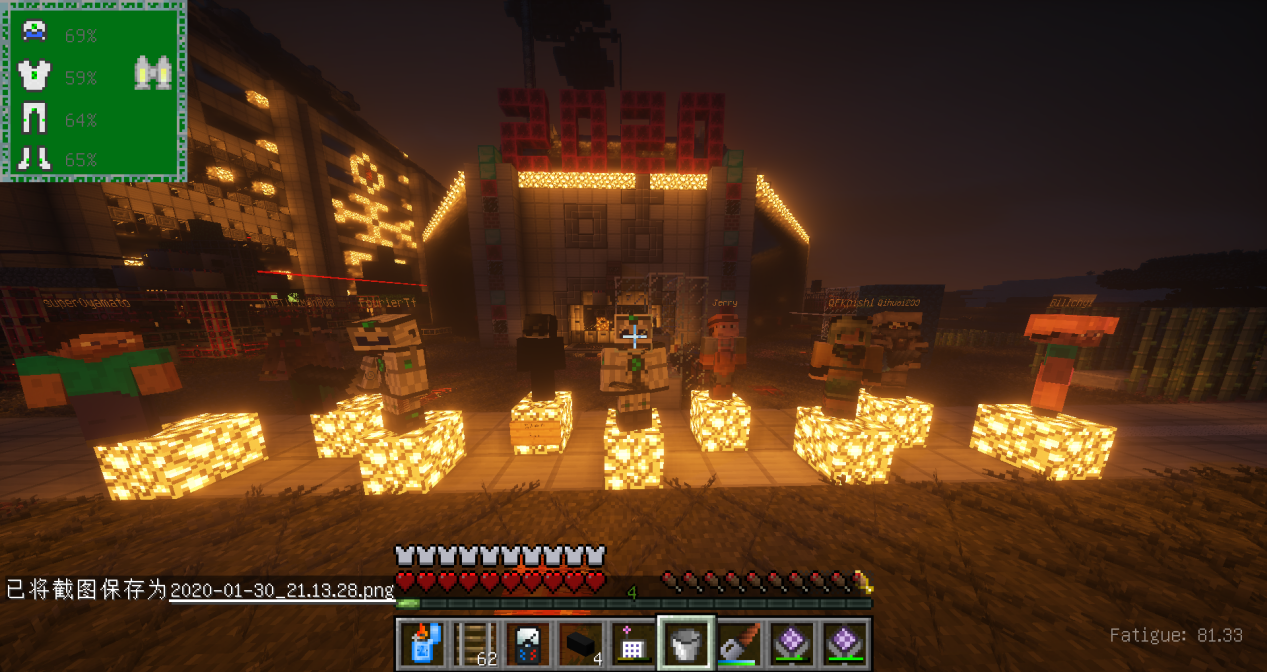Click the chestplate icon in armor HUD

click(x=34, y=75)
